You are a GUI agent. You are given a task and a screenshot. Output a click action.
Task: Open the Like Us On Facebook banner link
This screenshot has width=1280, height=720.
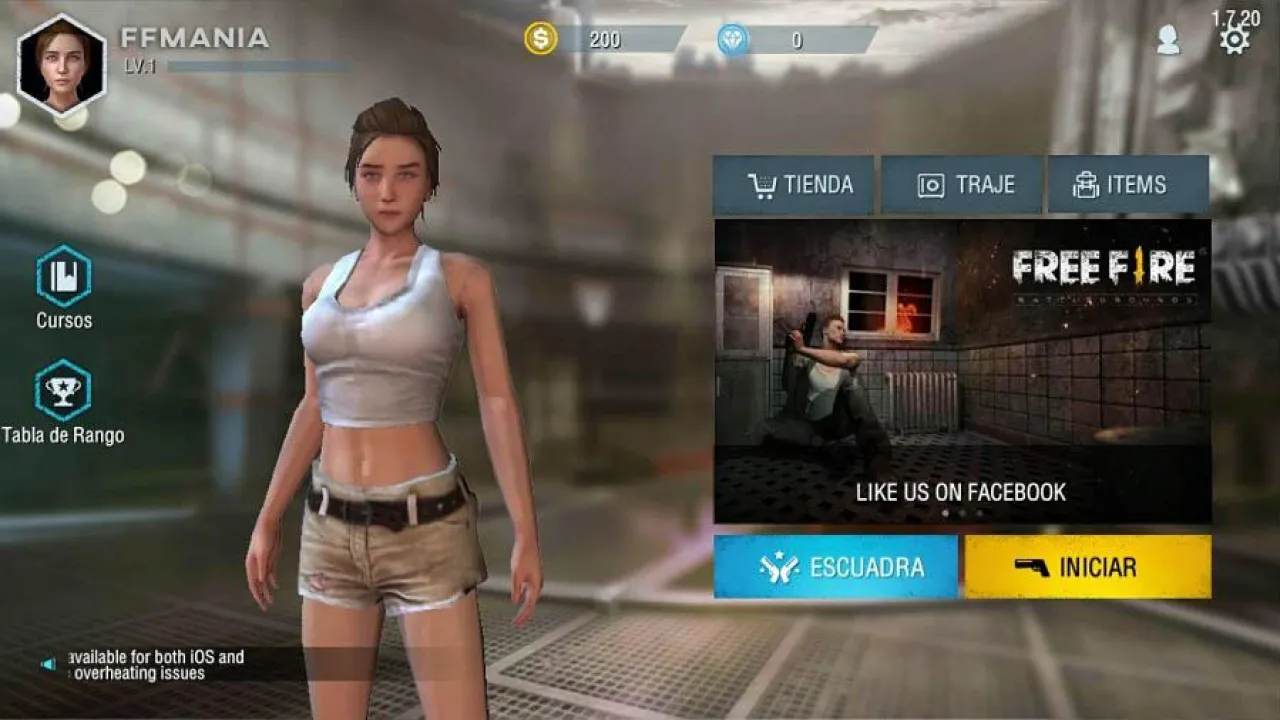coord(959,492)
